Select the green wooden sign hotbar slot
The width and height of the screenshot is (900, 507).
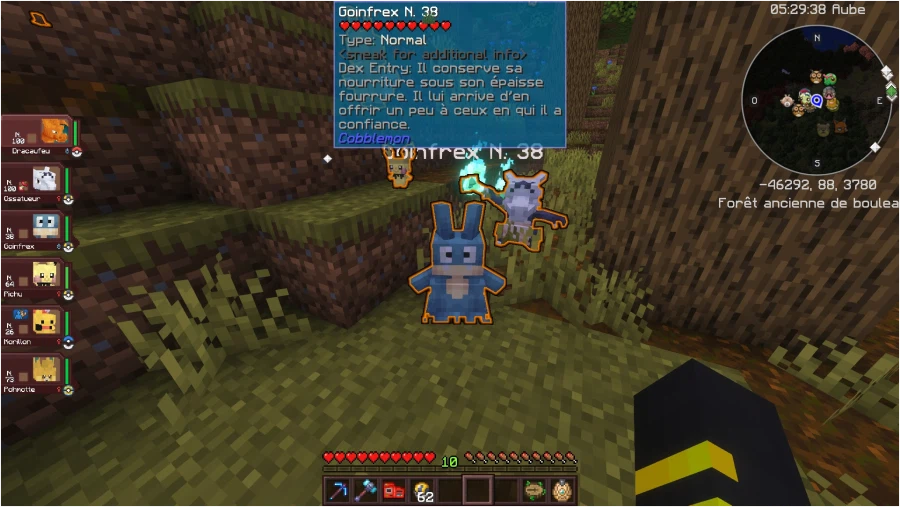(534, 490)
